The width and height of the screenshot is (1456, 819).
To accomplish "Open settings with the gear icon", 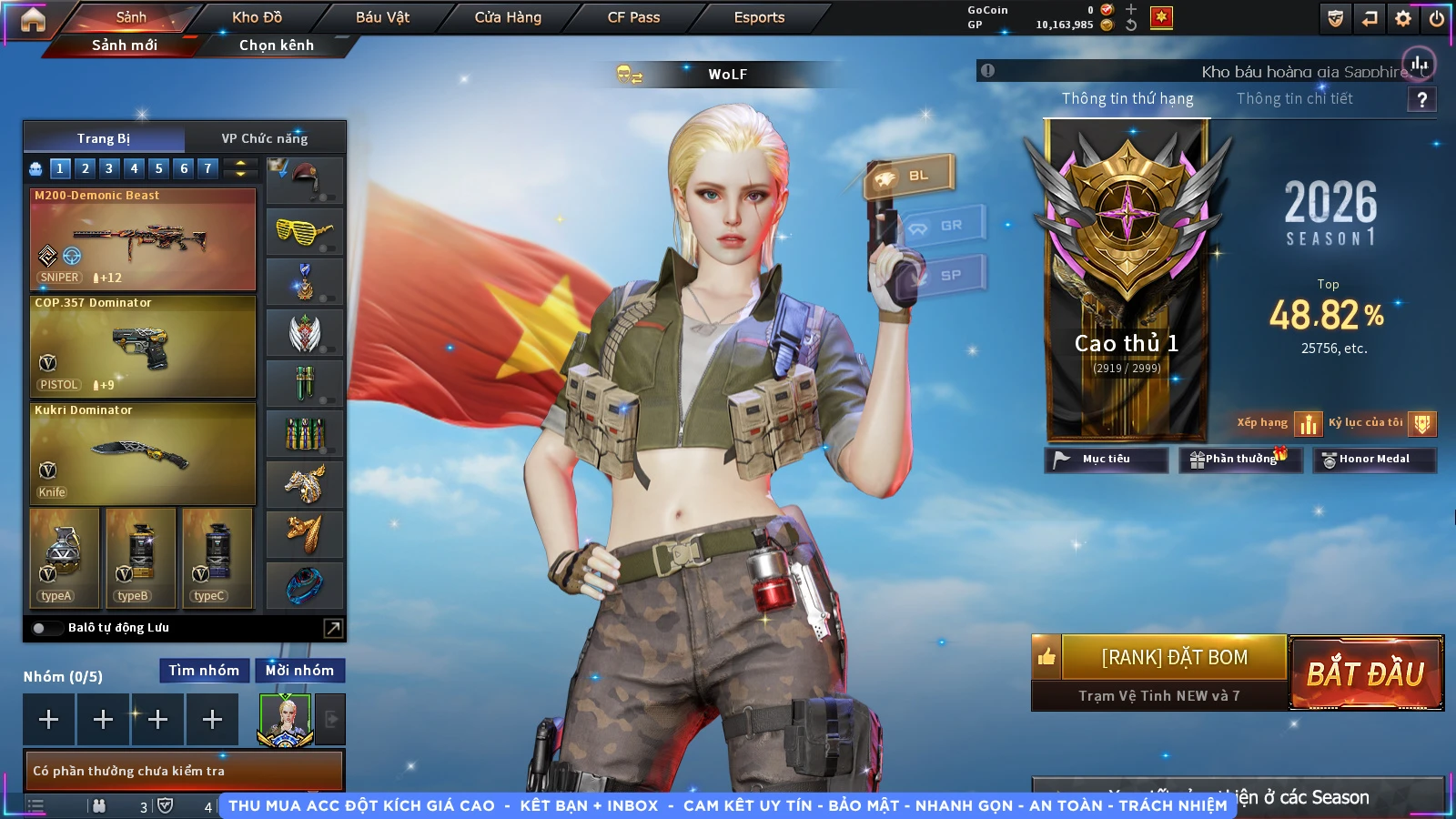I will click(x=1403, y=18).
